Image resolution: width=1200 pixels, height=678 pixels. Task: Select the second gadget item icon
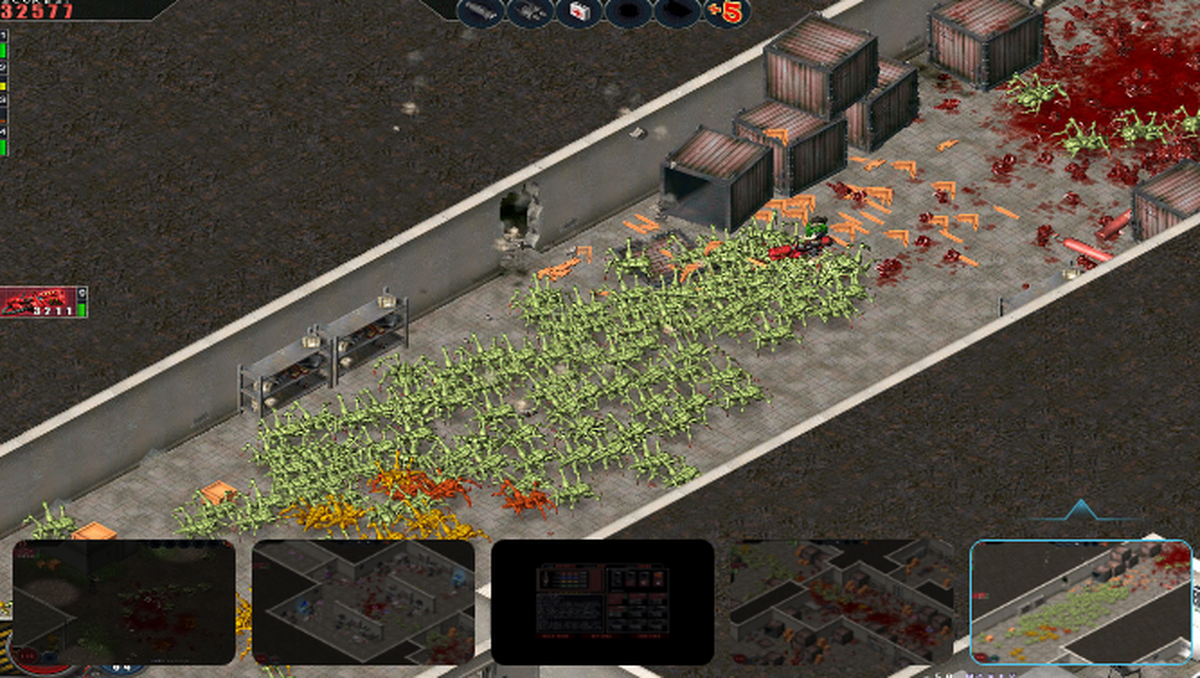point(530,12)
